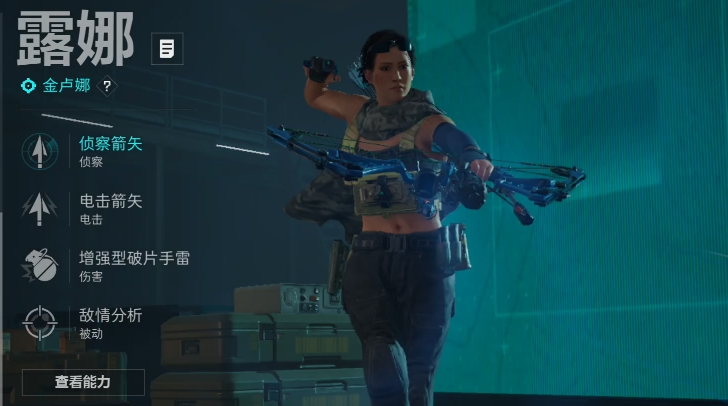Click the 查看能力 button
Image resolution: width=728 pixels, height=406 pixels.
83,382
